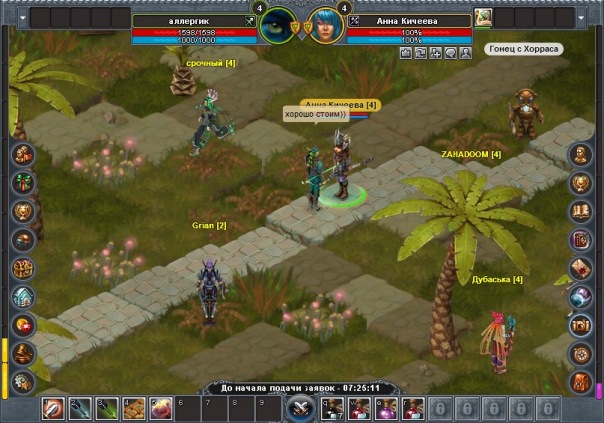Open the trophy cup menu icon
This screenshot has height=423, width=604.
pos(24,211)
